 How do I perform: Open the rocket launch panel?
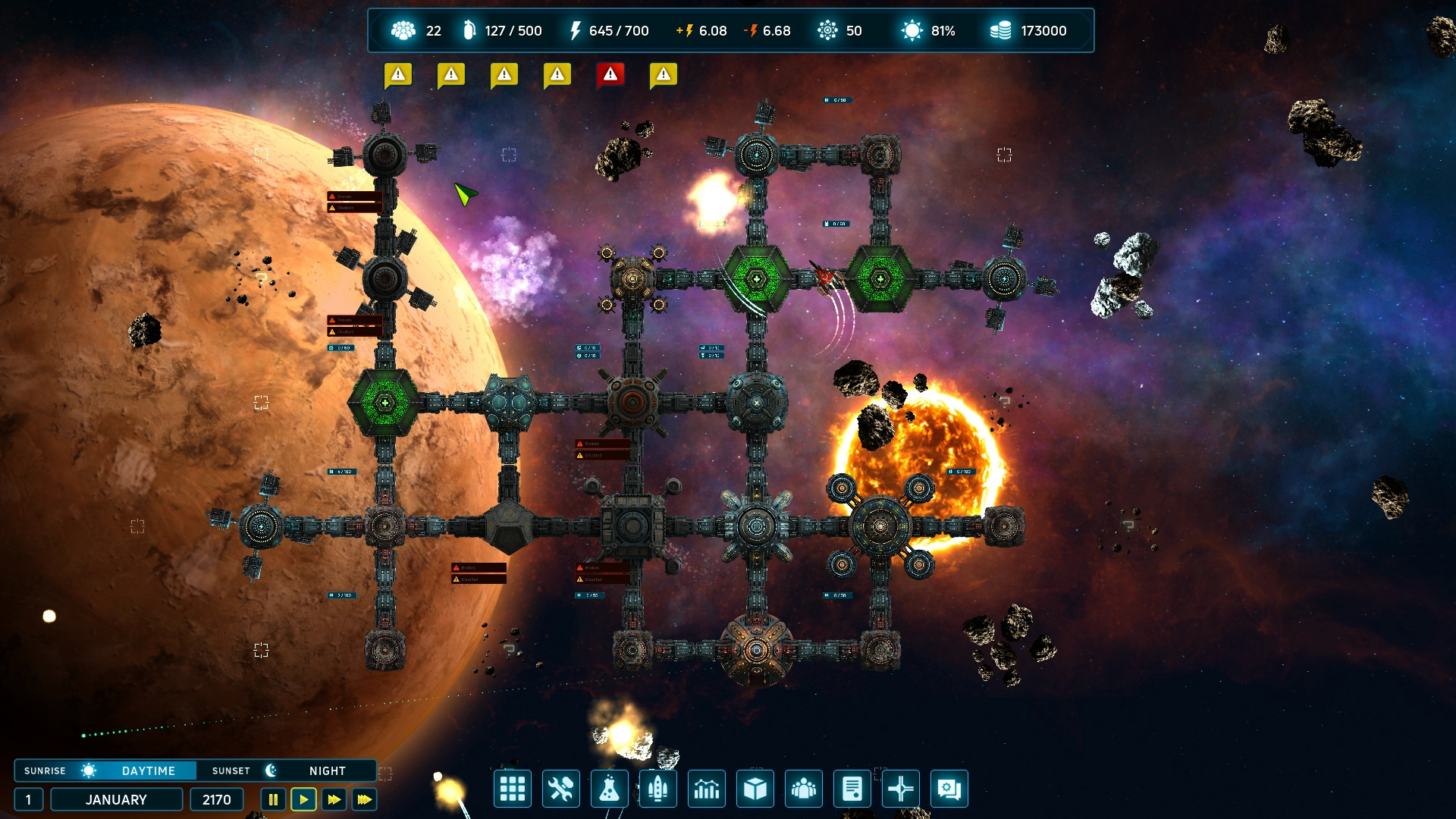(x=658, y=789)
